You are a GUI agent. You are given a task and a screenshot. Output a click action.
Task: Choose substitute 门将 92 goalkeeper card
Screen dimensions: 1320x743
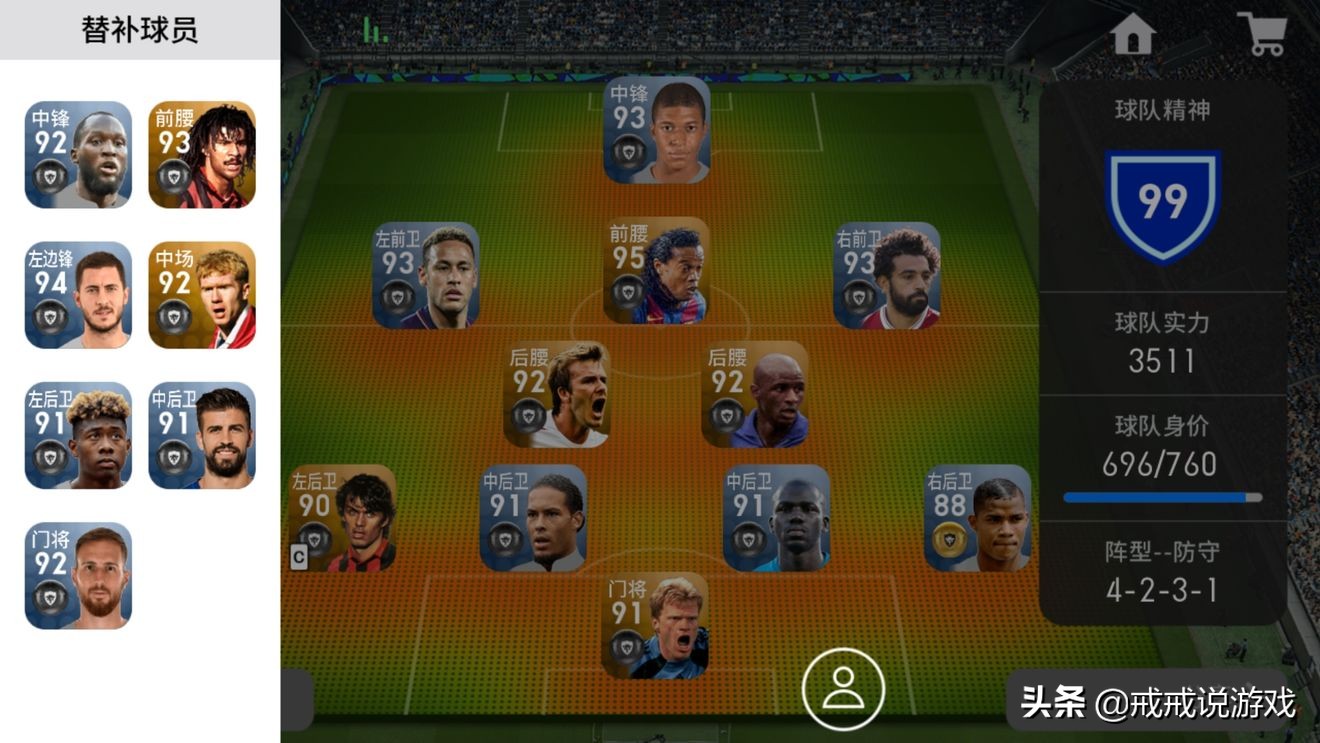click(78, 576)
